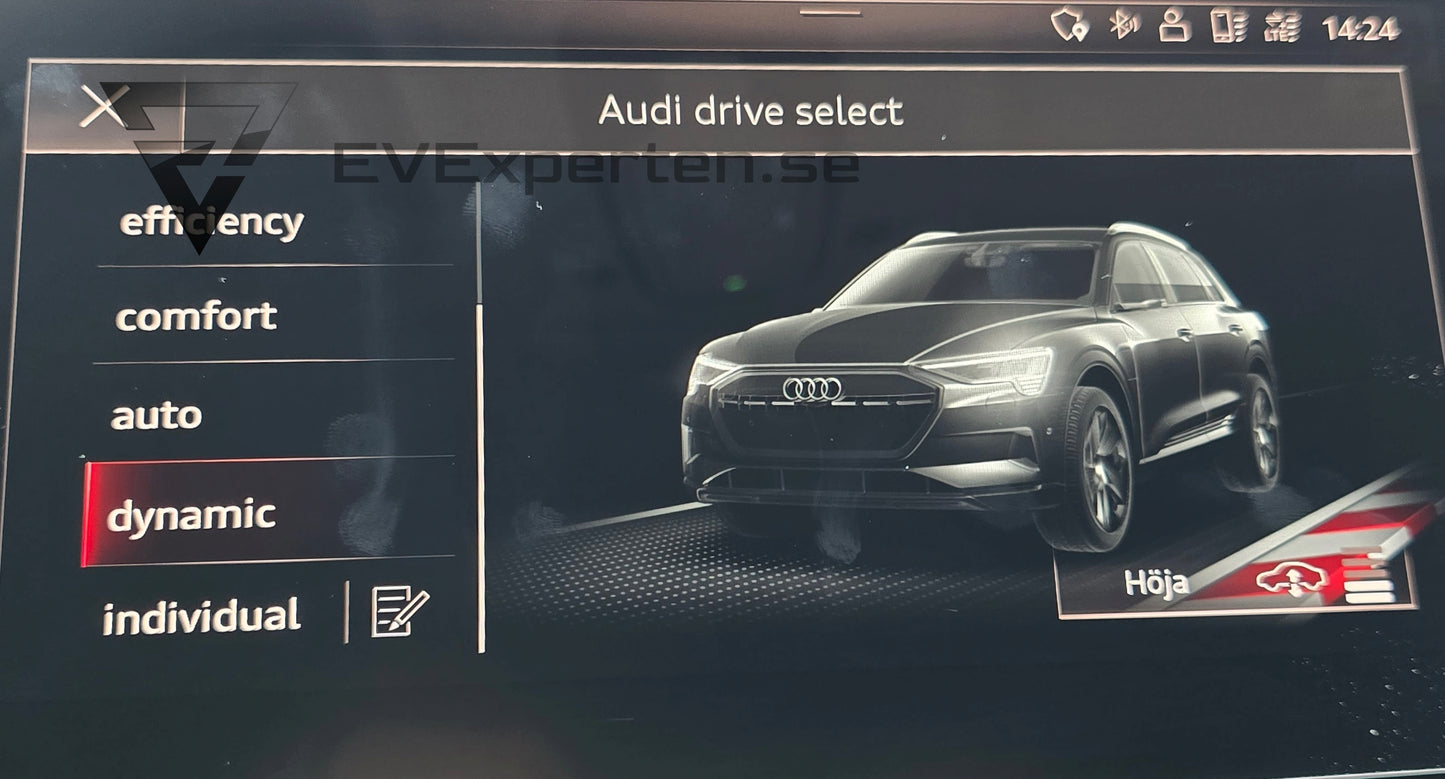Tap the pull-down handle at the top
Image resolution: width=1445 pixels, height=779 pixels.
tap(830, 12)
